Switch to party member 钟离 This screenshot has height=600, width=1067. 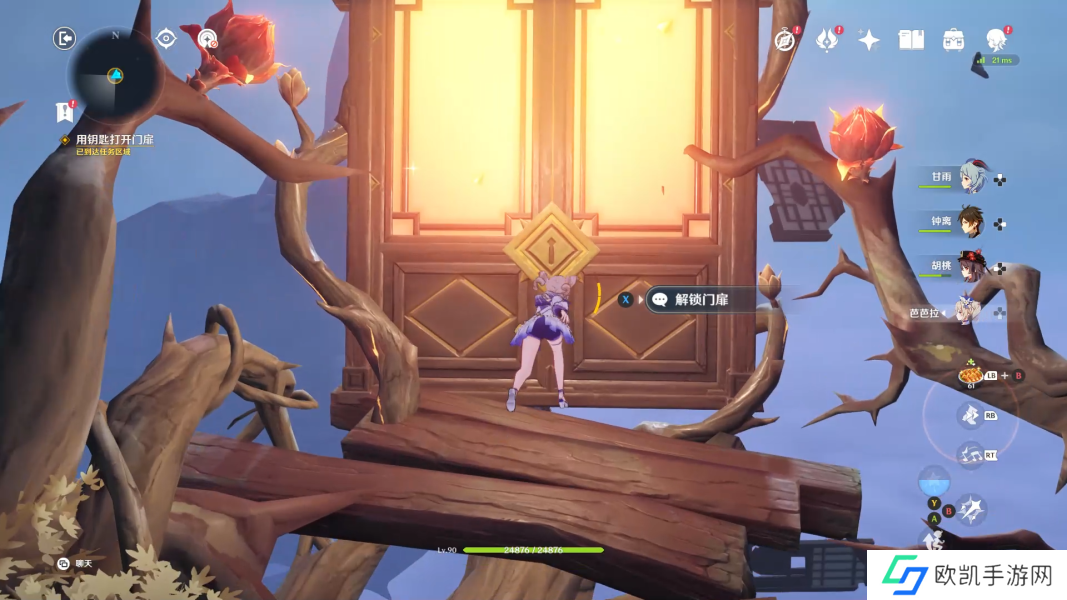point(970,222)
